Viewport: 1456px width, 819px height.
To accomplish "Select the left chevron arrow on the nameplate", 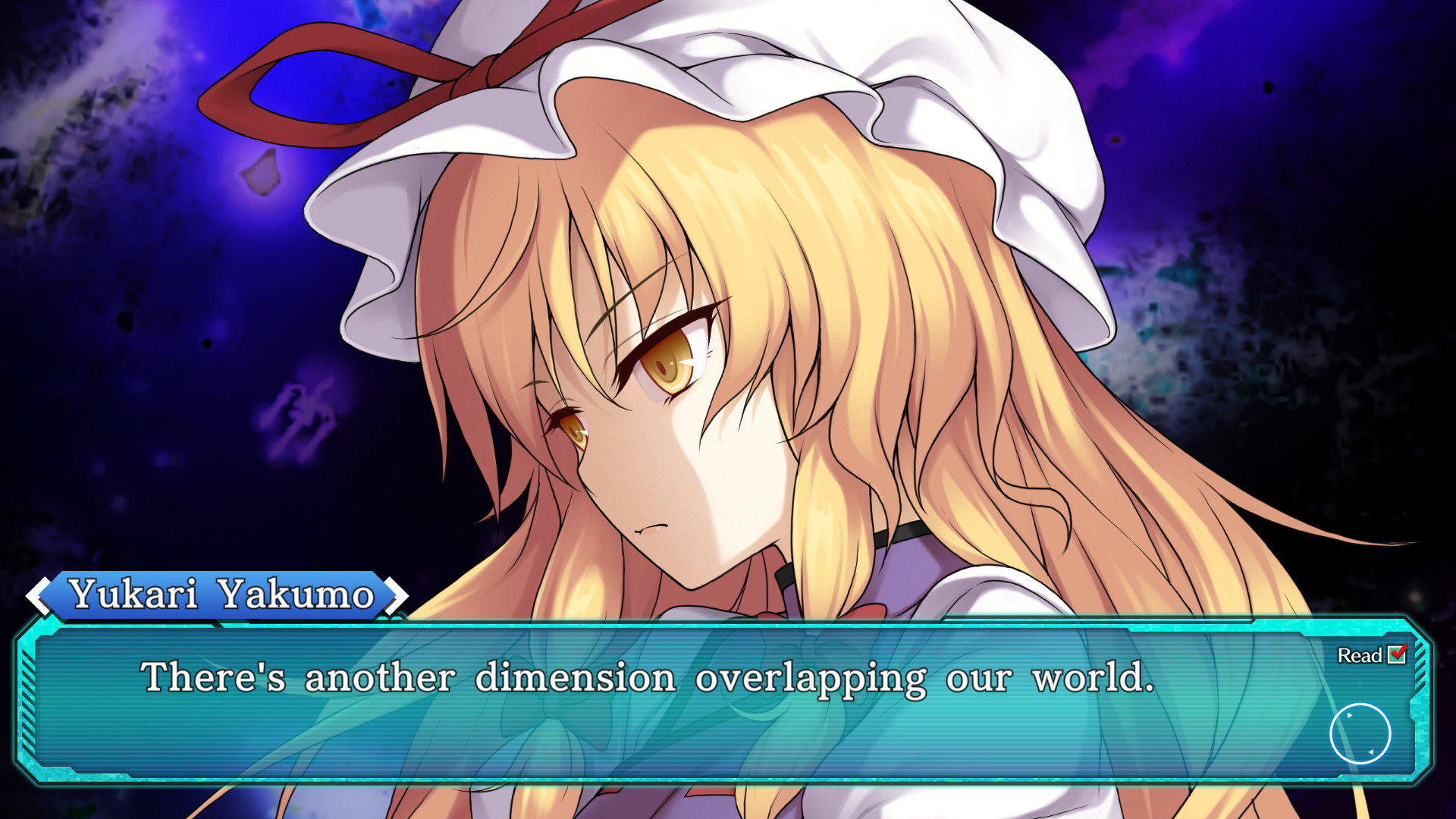I will pos(36,595).
